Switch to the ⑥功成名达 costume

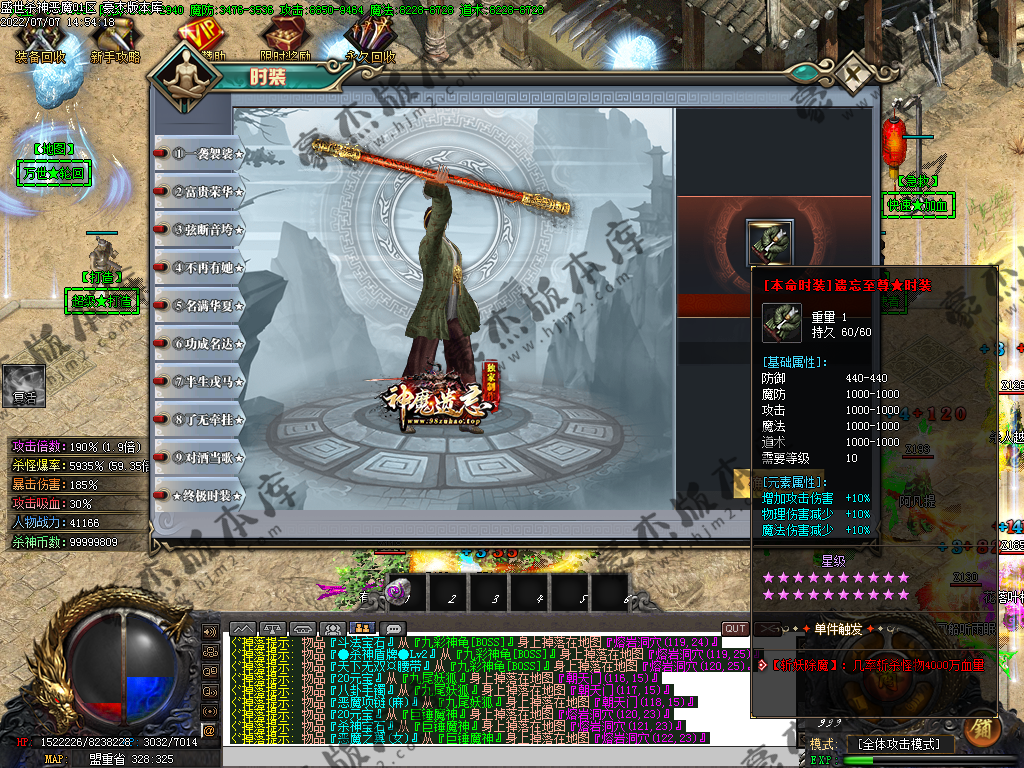[200, 343]
